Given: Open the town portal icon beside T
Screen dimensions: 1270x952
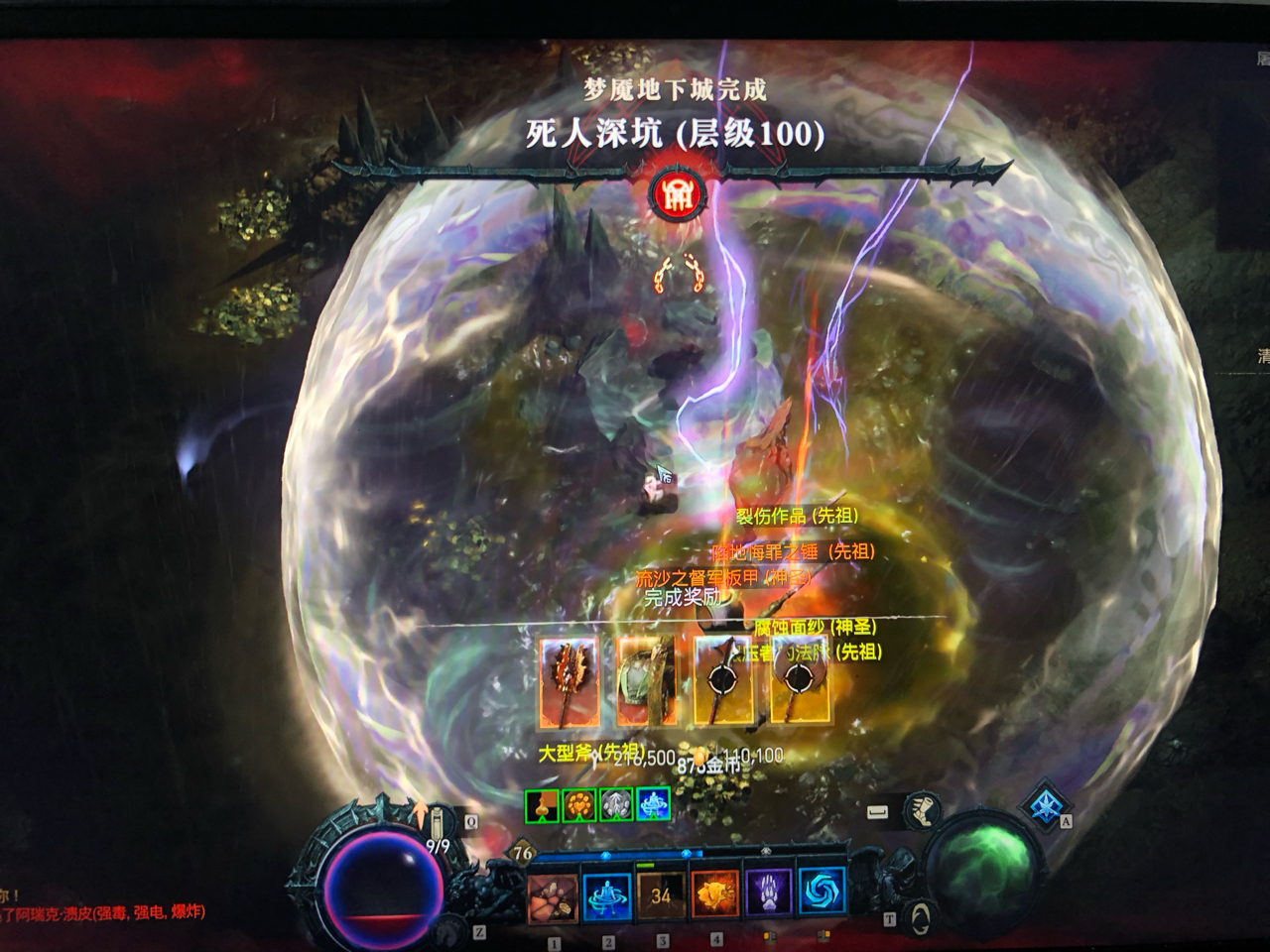Looking at the screenshot, I should 919,919.
